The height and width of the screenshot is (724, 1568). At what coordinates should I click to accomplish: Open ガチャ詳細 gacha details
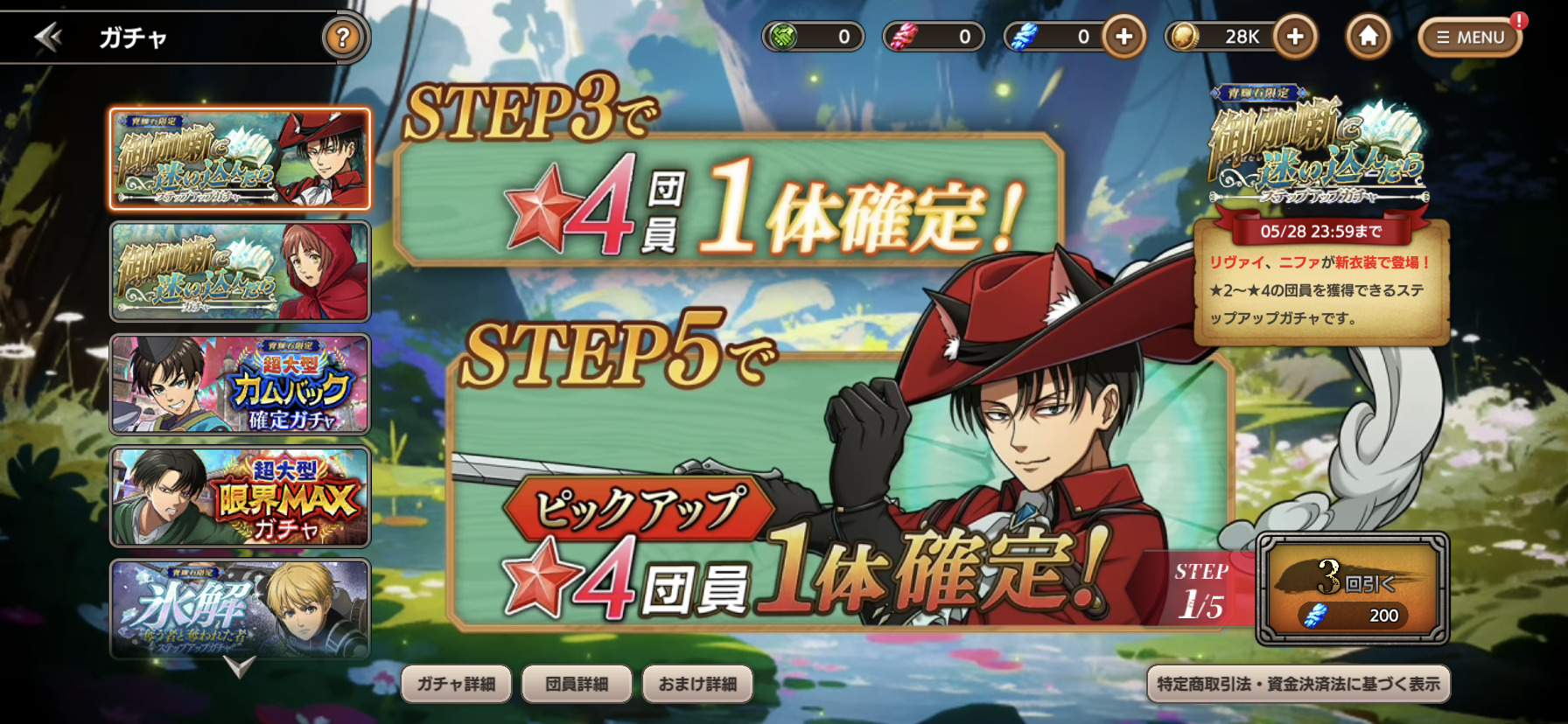(x=456, y=684)
